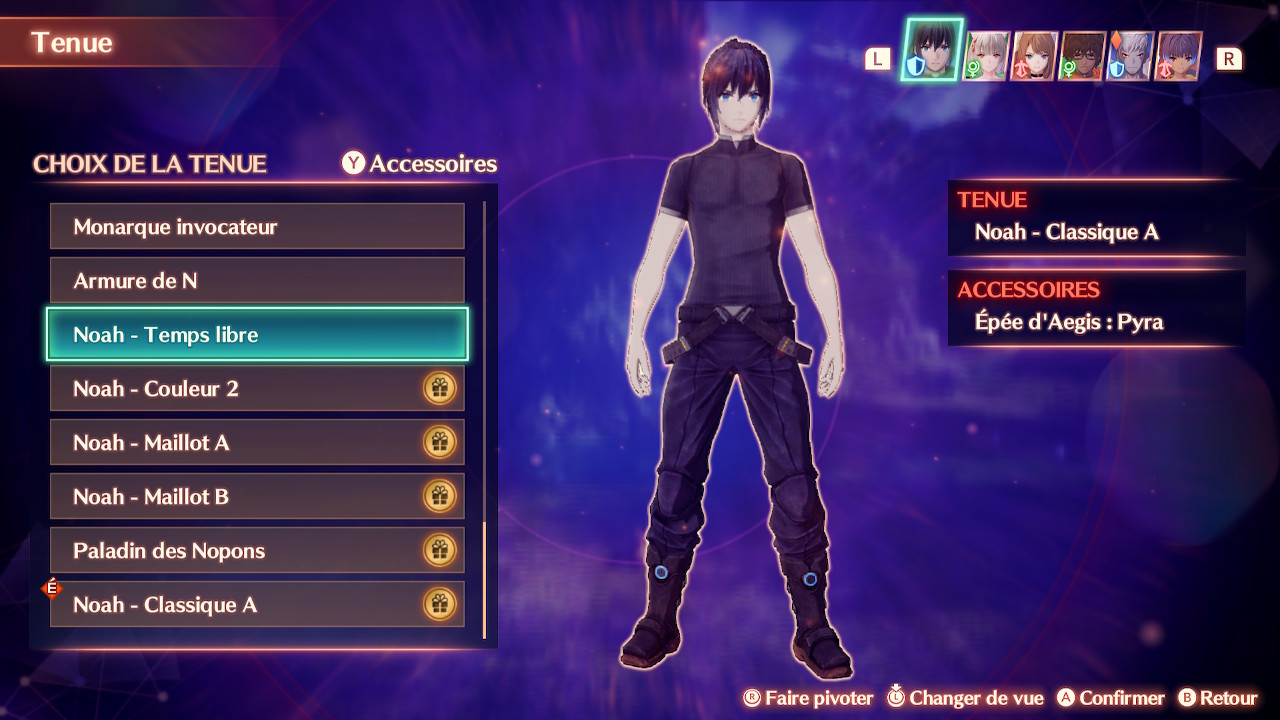1280x720 pixels.
Task: Pick the Noah - Temps libre outfit
Action: pyautogui.click(x=257, y=335)
